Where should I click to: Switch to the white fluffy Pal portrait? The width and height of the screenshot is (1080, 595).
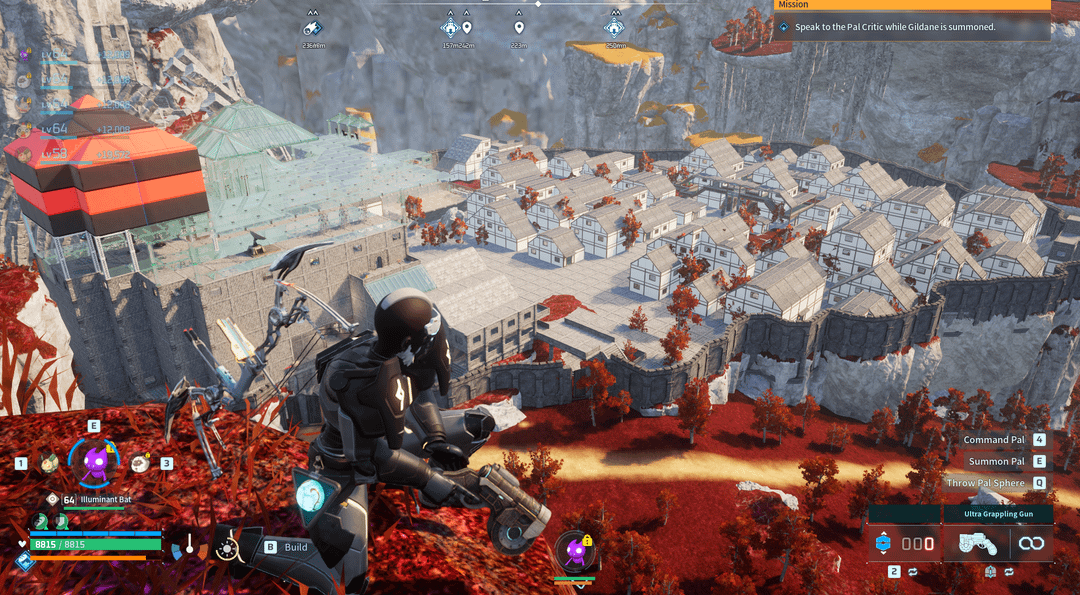[x=140, y=462]
